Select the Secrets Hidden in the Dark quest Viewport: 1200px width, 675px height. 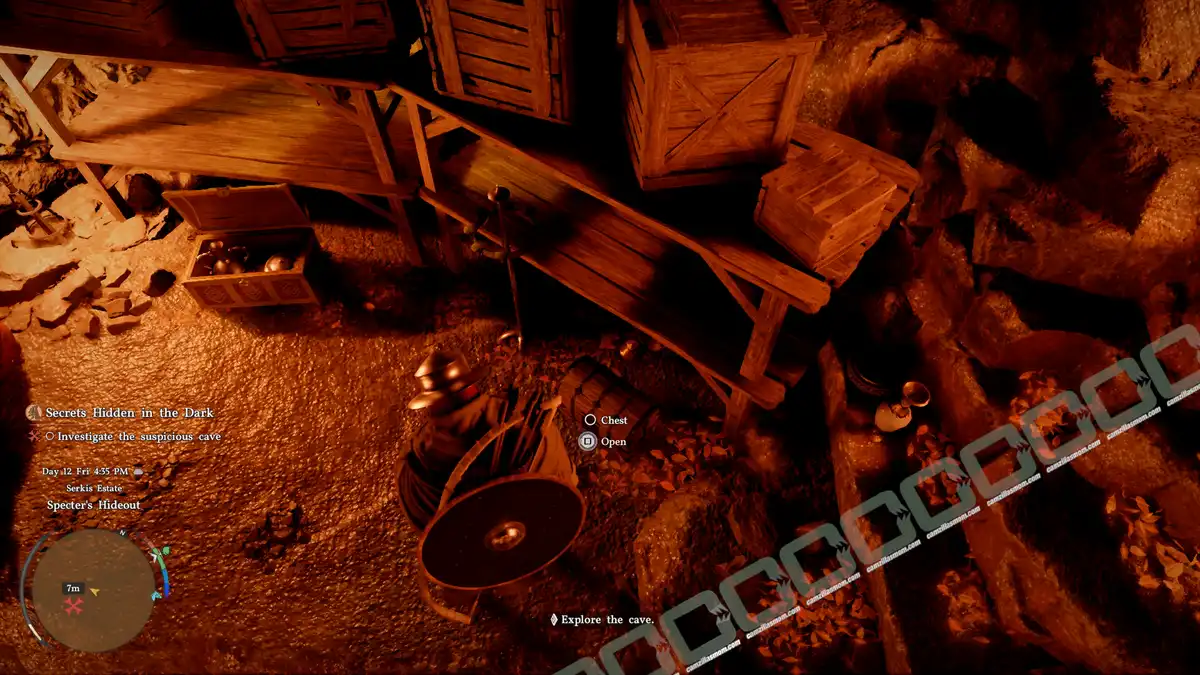(x=129, y=413)
